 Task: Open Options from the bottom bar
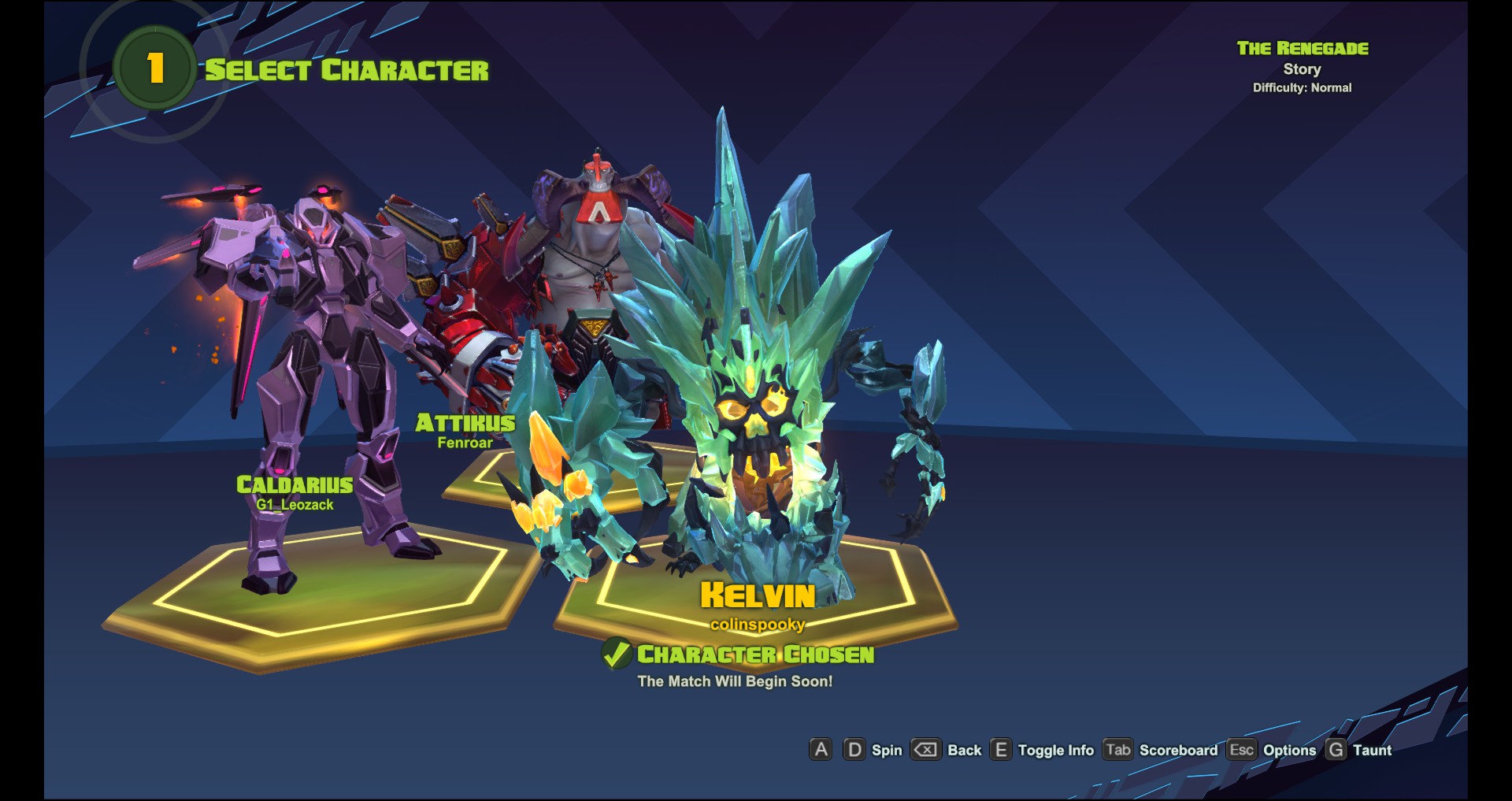coord(1289,750)
